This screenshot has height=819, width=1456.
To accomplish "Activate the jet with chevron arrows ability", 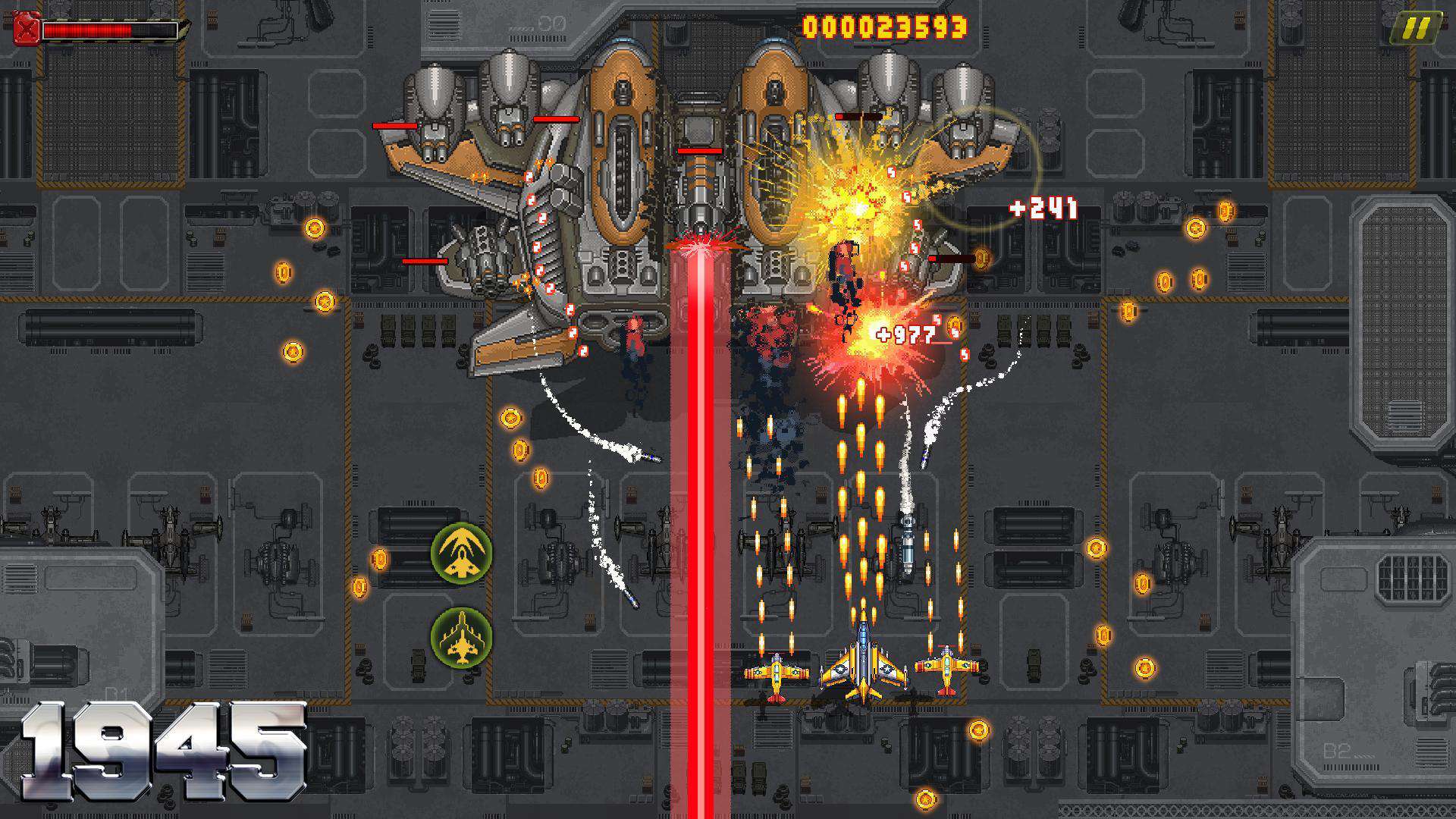I will coord(461,552).
